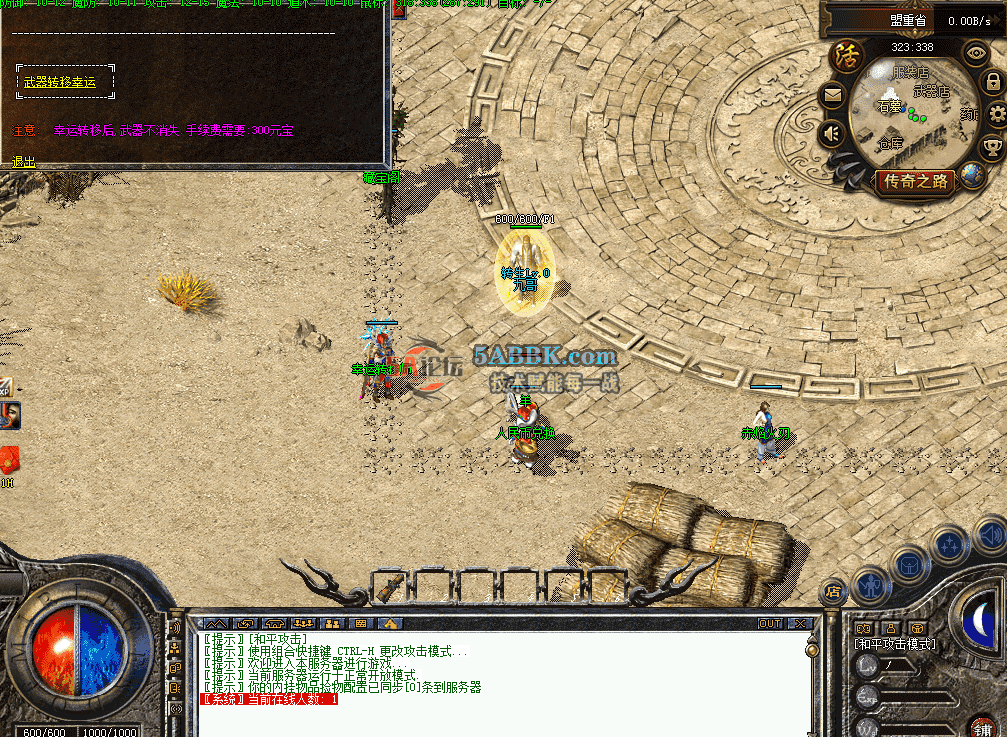Image resolution: width=1007 pixels, height=737 pixels.
Task: Activate the padlock icon
Action: 994,83
